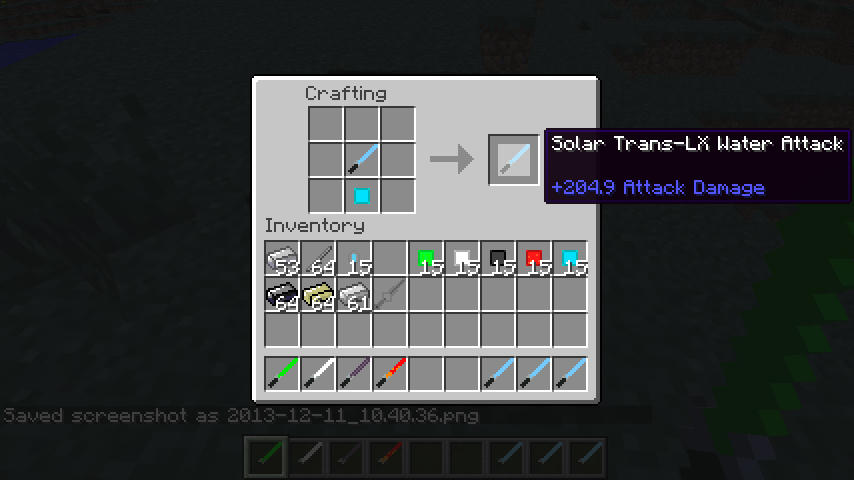854x480 pixels.
Task: Select the white saber in the hotbar row
Action: tap(319, 373)
